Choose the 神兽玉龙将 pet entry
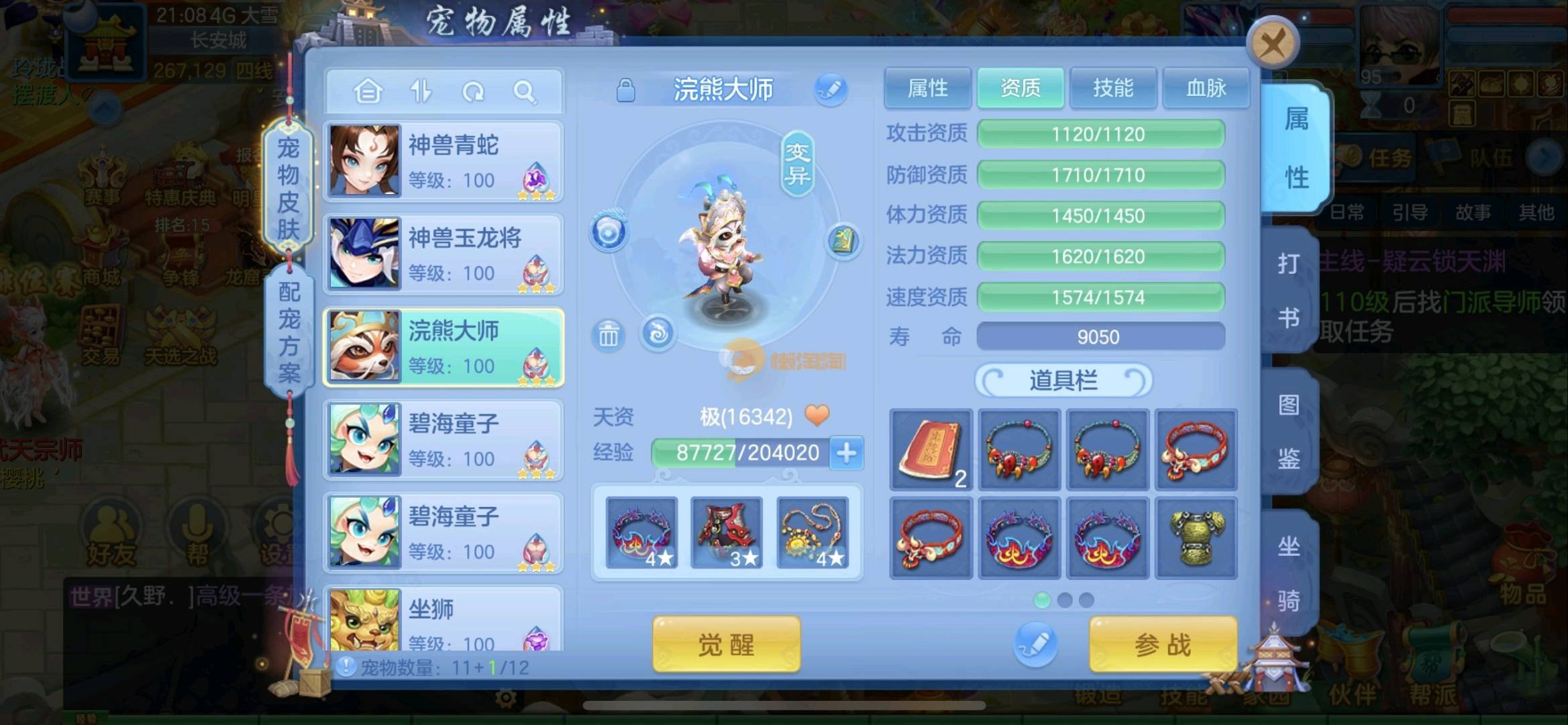Viewport: 1568px width, 725px height. pos(443,254)
